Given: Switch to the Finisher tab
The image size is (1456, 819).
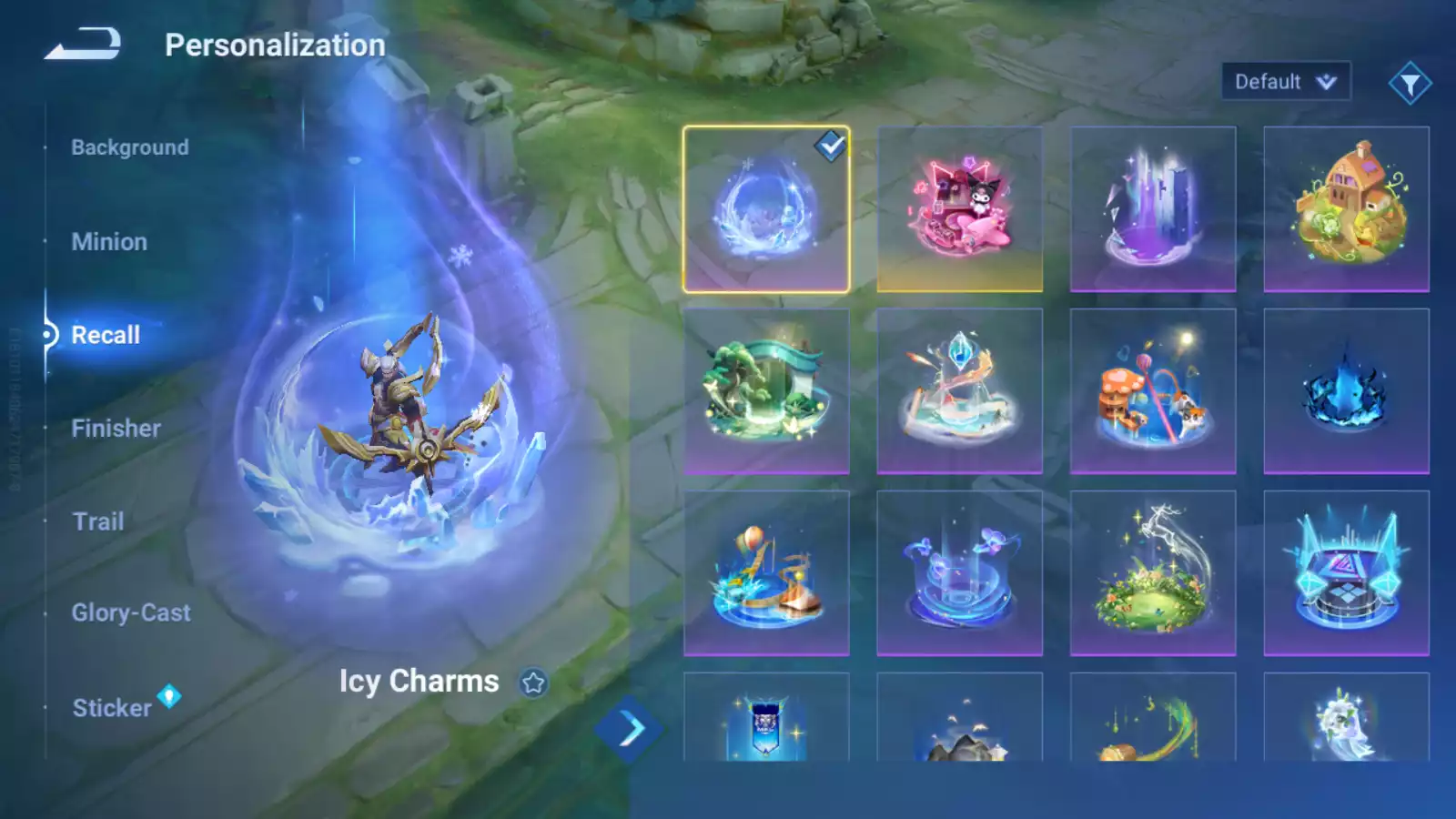Looking at the screenshot, I should (x=116, y=429).
